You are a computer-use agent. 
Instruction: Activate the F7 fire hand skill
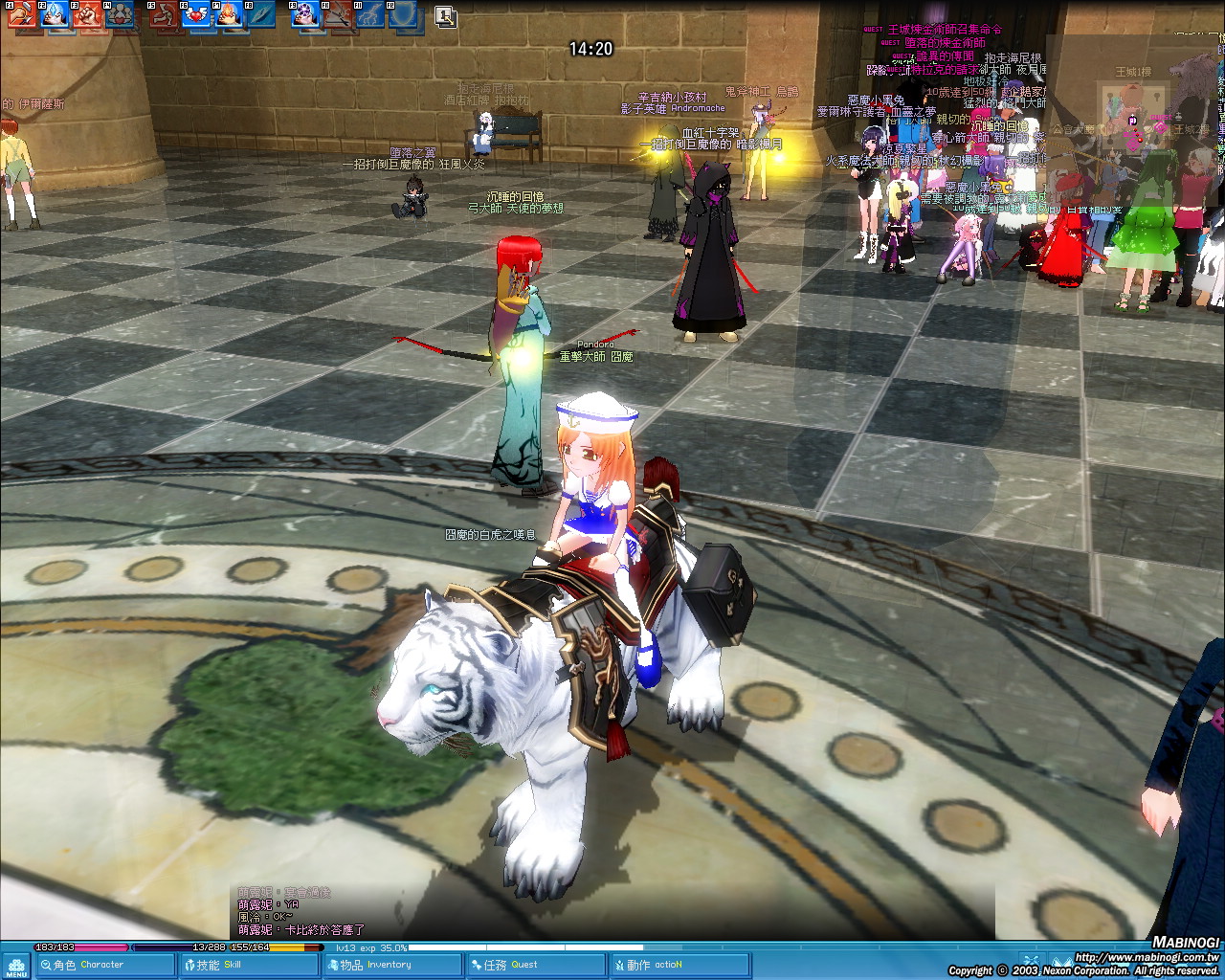(x=230, y=13)
